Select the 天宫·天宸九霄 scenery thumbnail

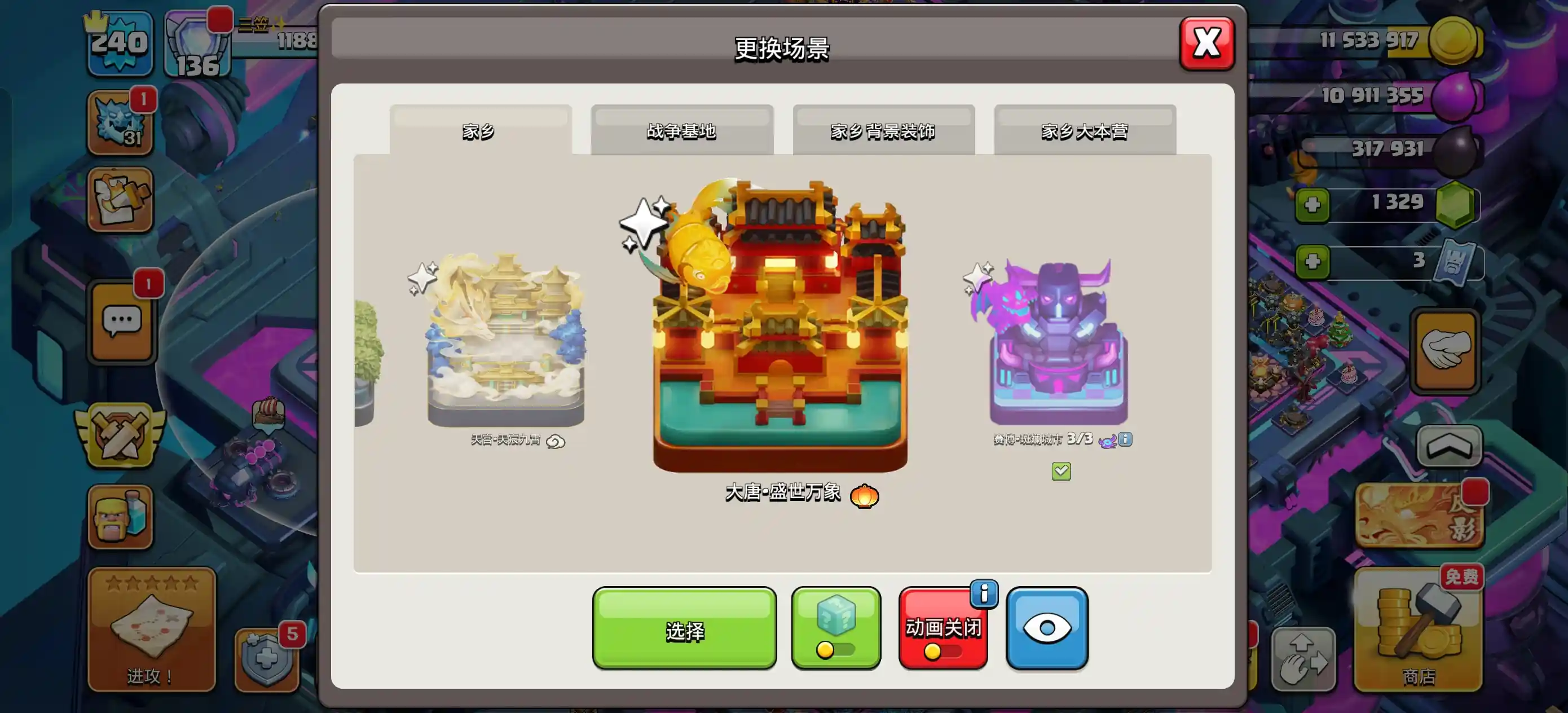(505, 347)
